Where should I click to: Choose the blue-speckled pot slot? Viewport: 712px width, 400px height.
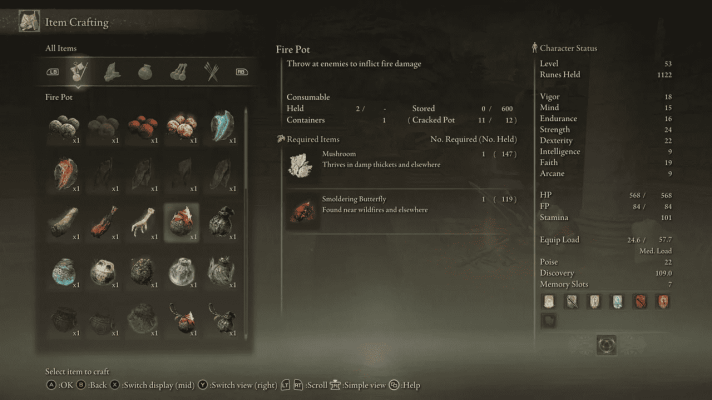[x=64, y=271]
